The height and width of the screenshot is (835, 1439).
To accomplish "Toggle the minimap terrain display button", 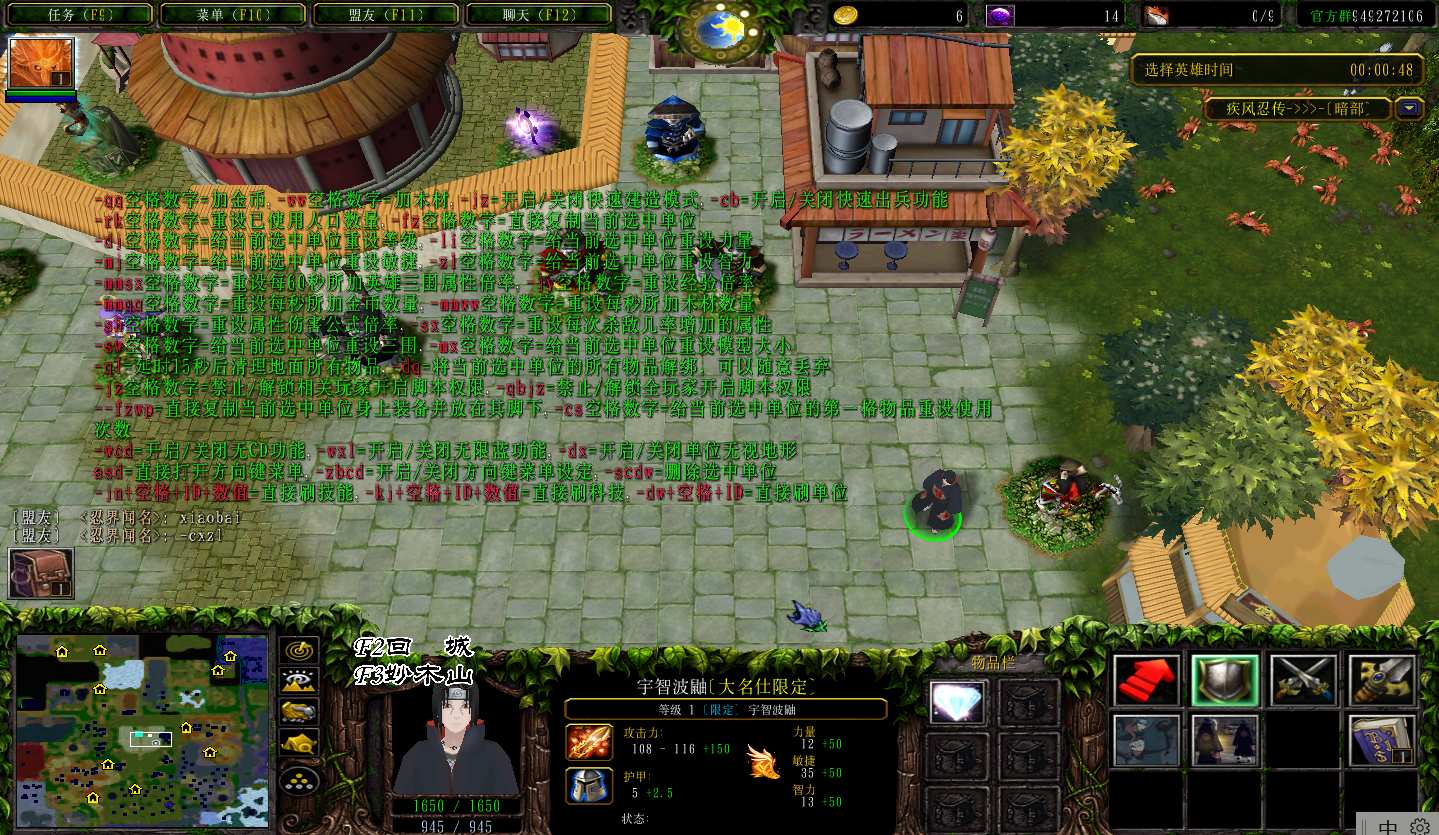I will coord(299,681).
